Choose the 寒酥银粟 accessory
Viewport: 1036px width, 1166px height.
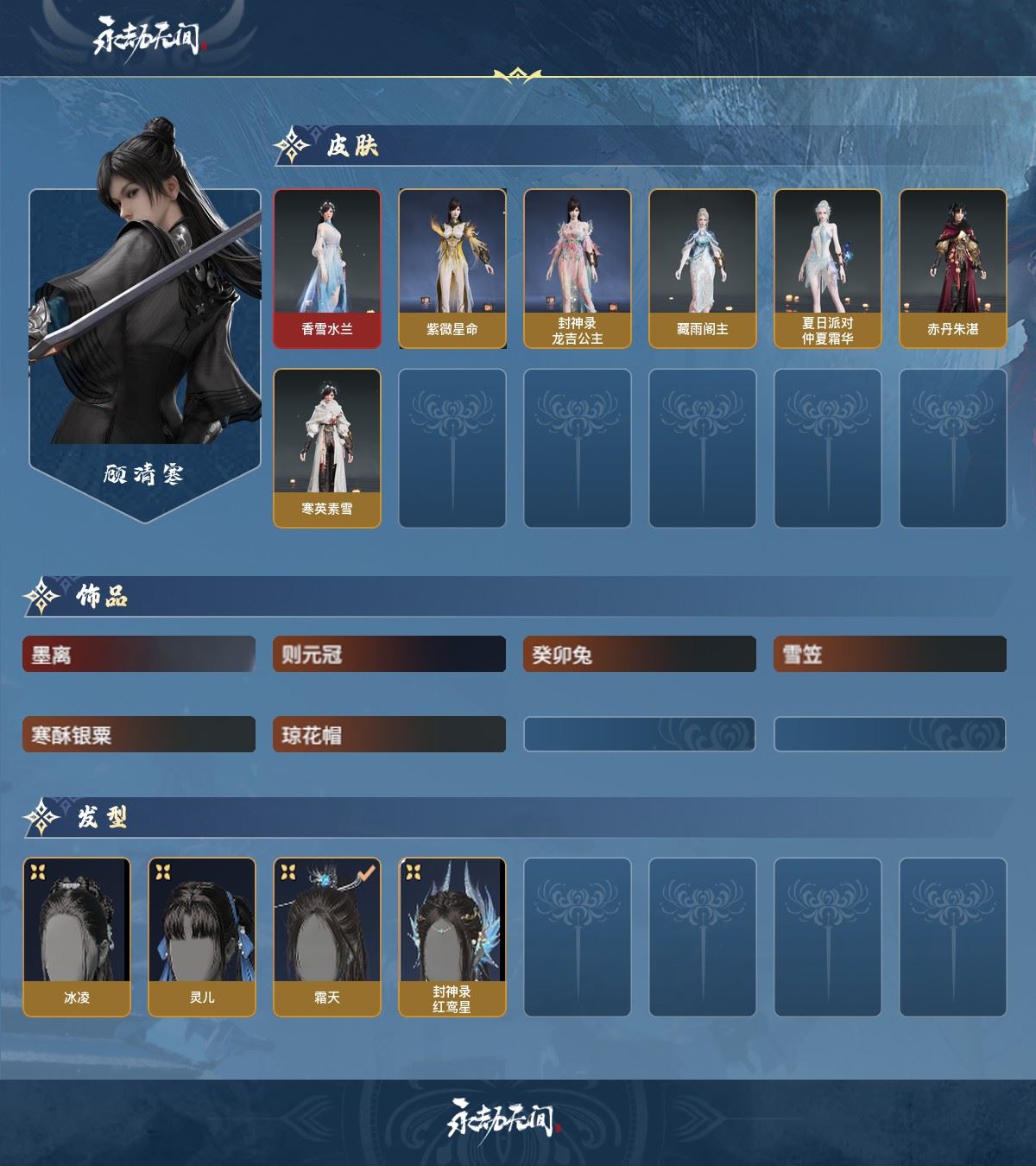pyautogui.click(x=139, y=735)
